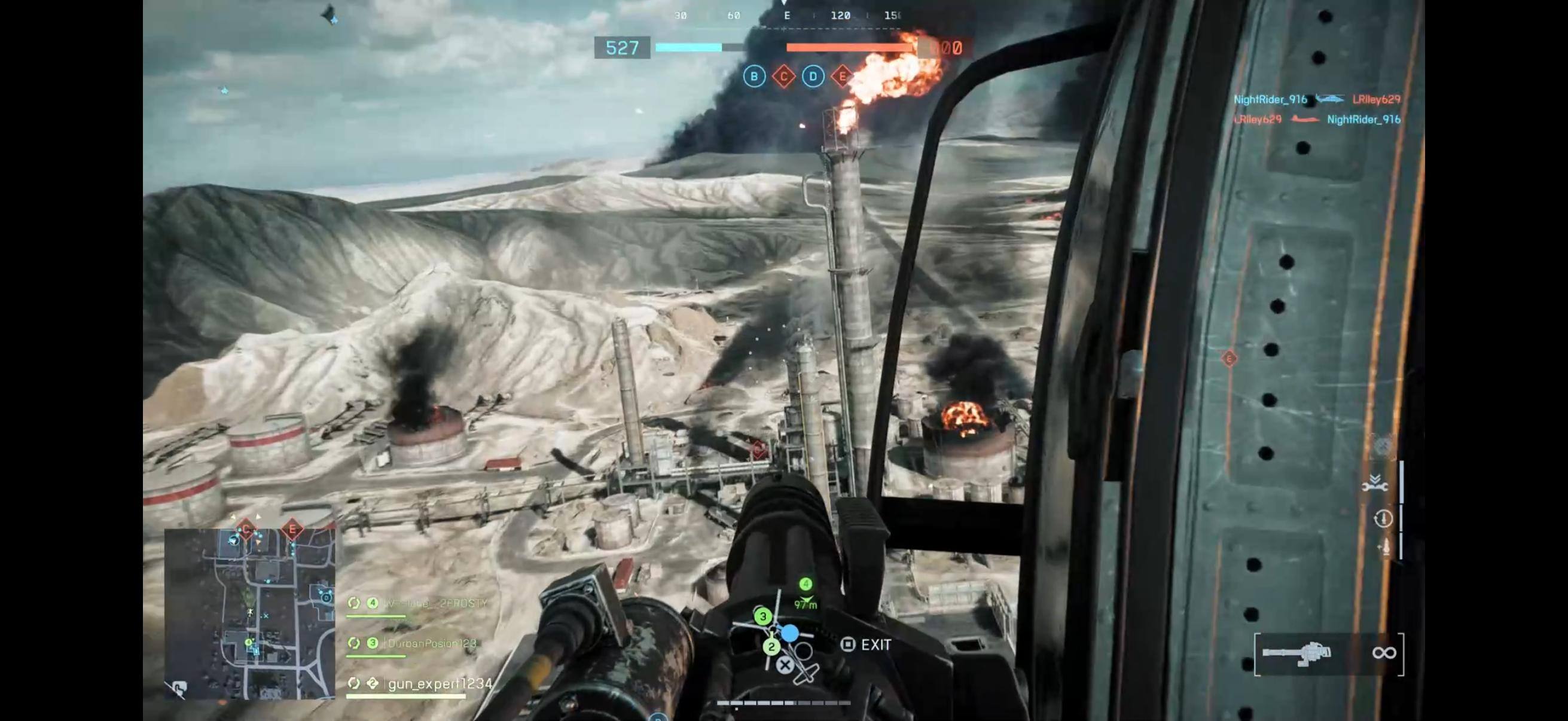Choose the blue occupied seat on diagram

click(x=790, y=634)
